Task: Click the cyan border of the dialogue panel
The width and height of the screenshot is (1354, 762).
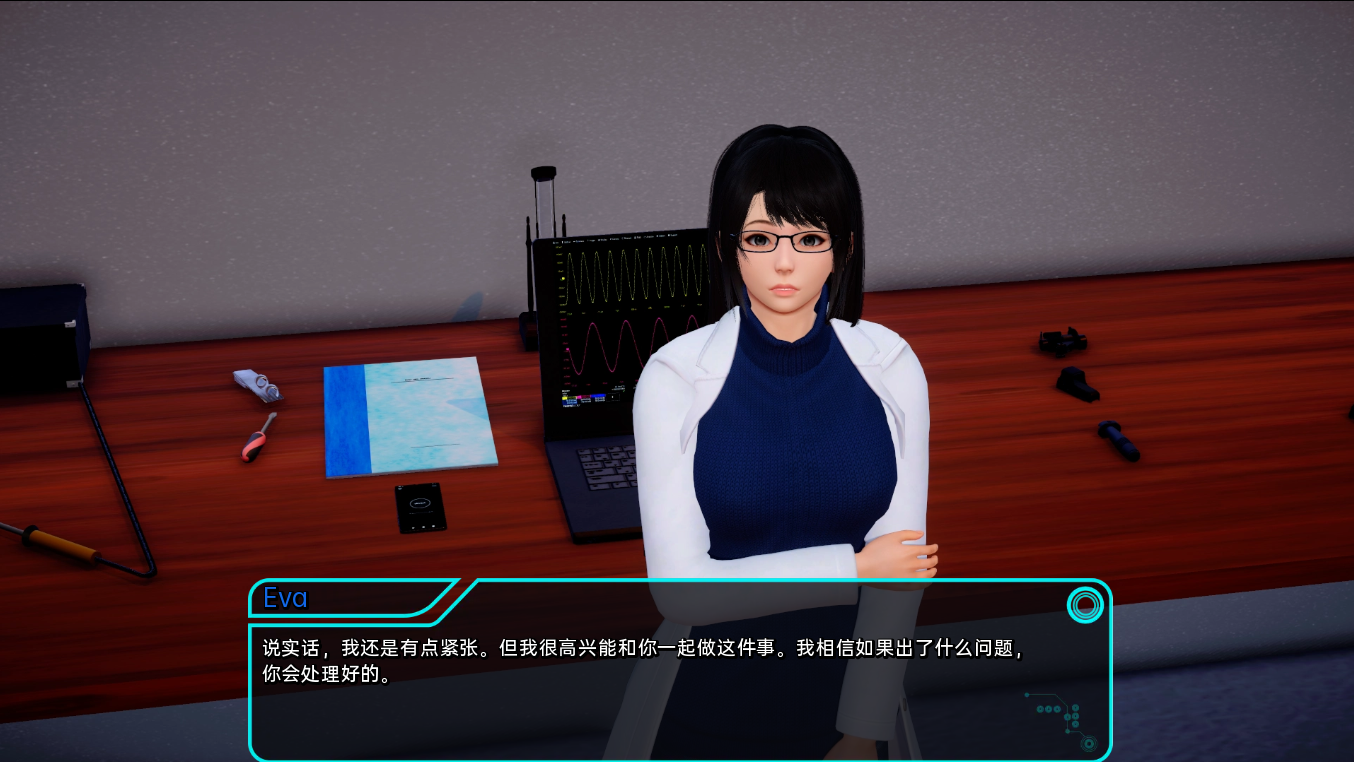Action: (x=680, y=758)
